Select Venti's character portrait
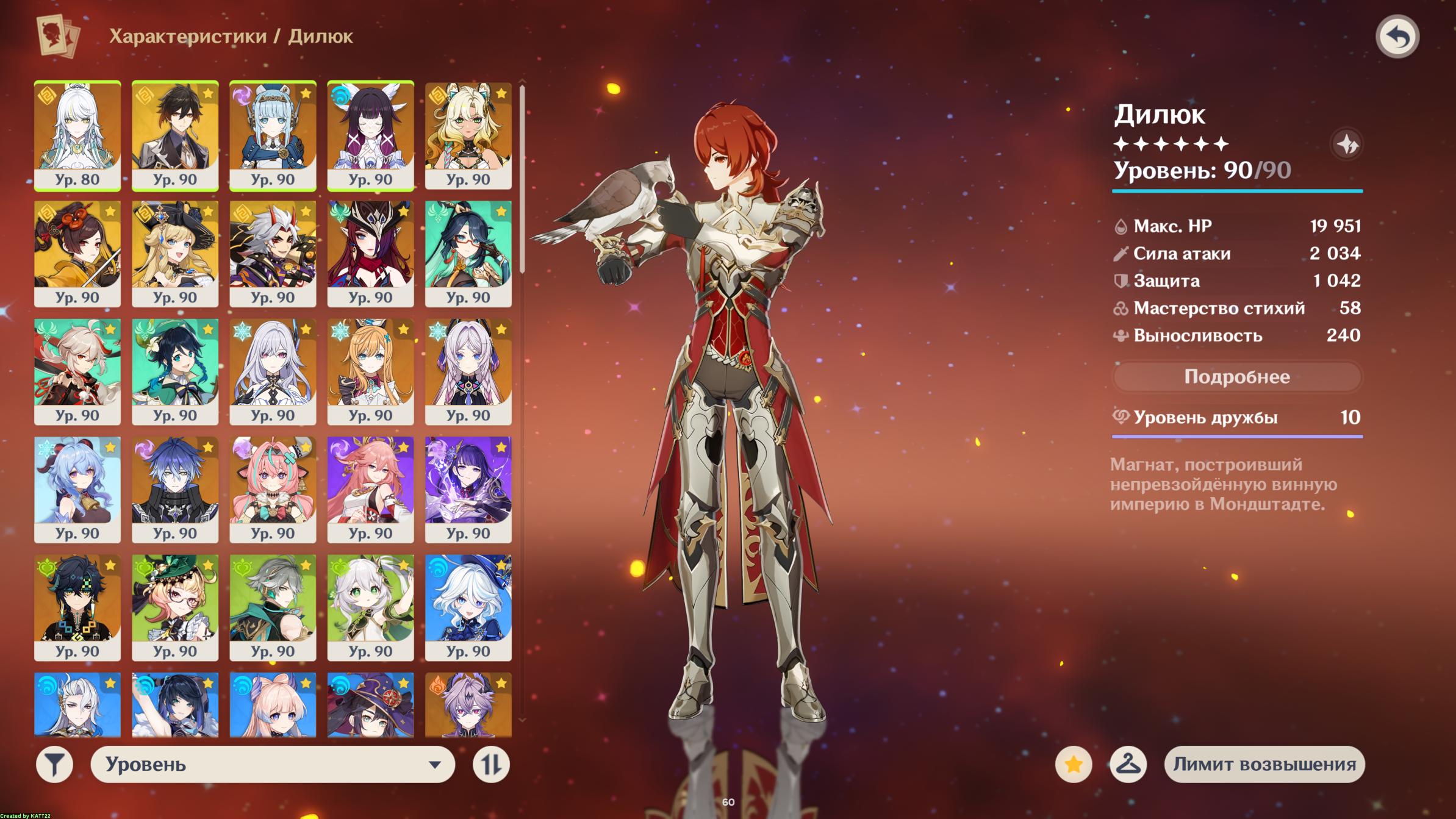This screenshot has height=819, width=1456. pyautogui.click(x=175, y=371)
